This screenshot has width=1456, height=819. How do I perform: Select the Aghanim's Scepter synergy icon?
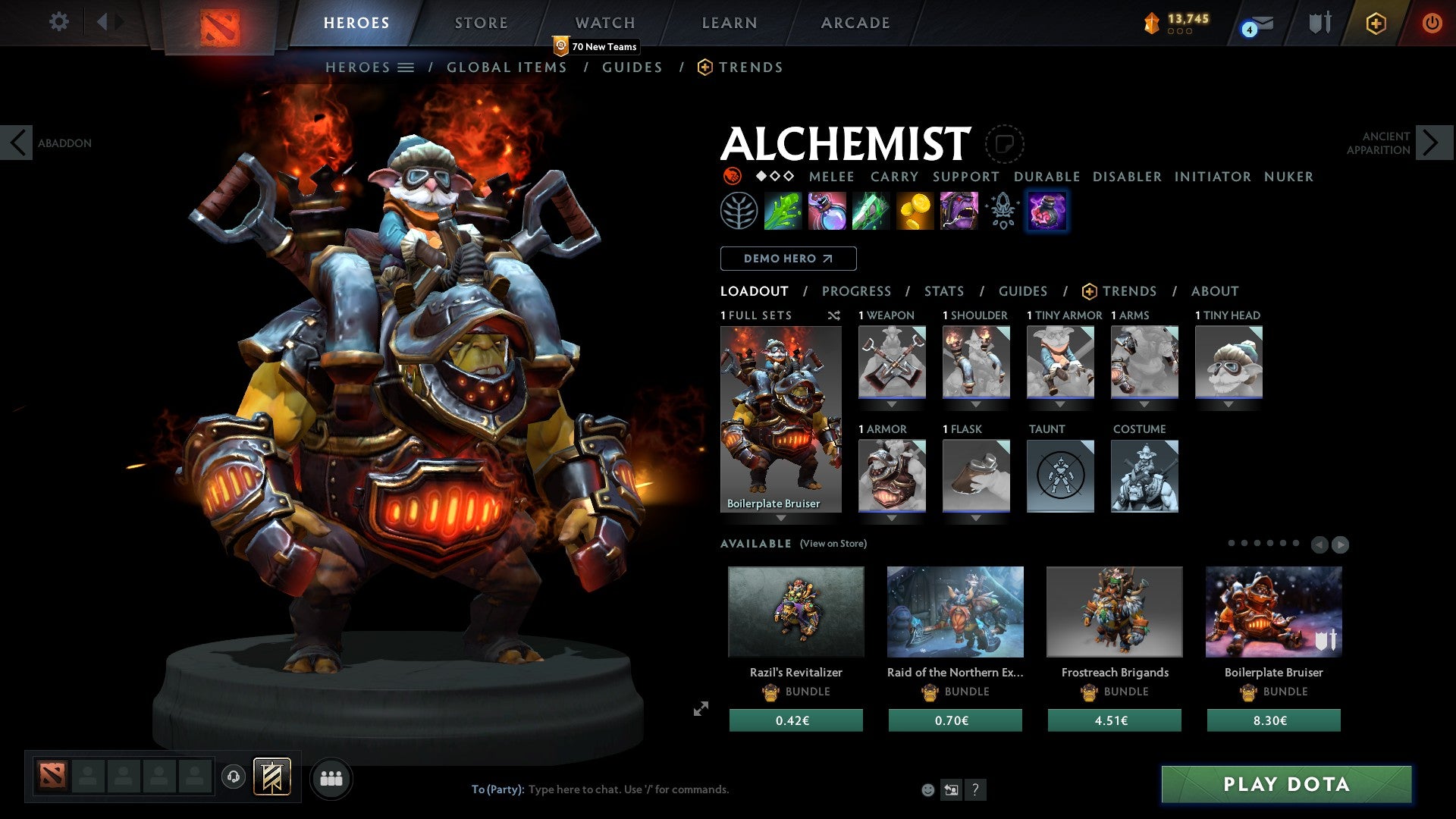point(1003,211)
